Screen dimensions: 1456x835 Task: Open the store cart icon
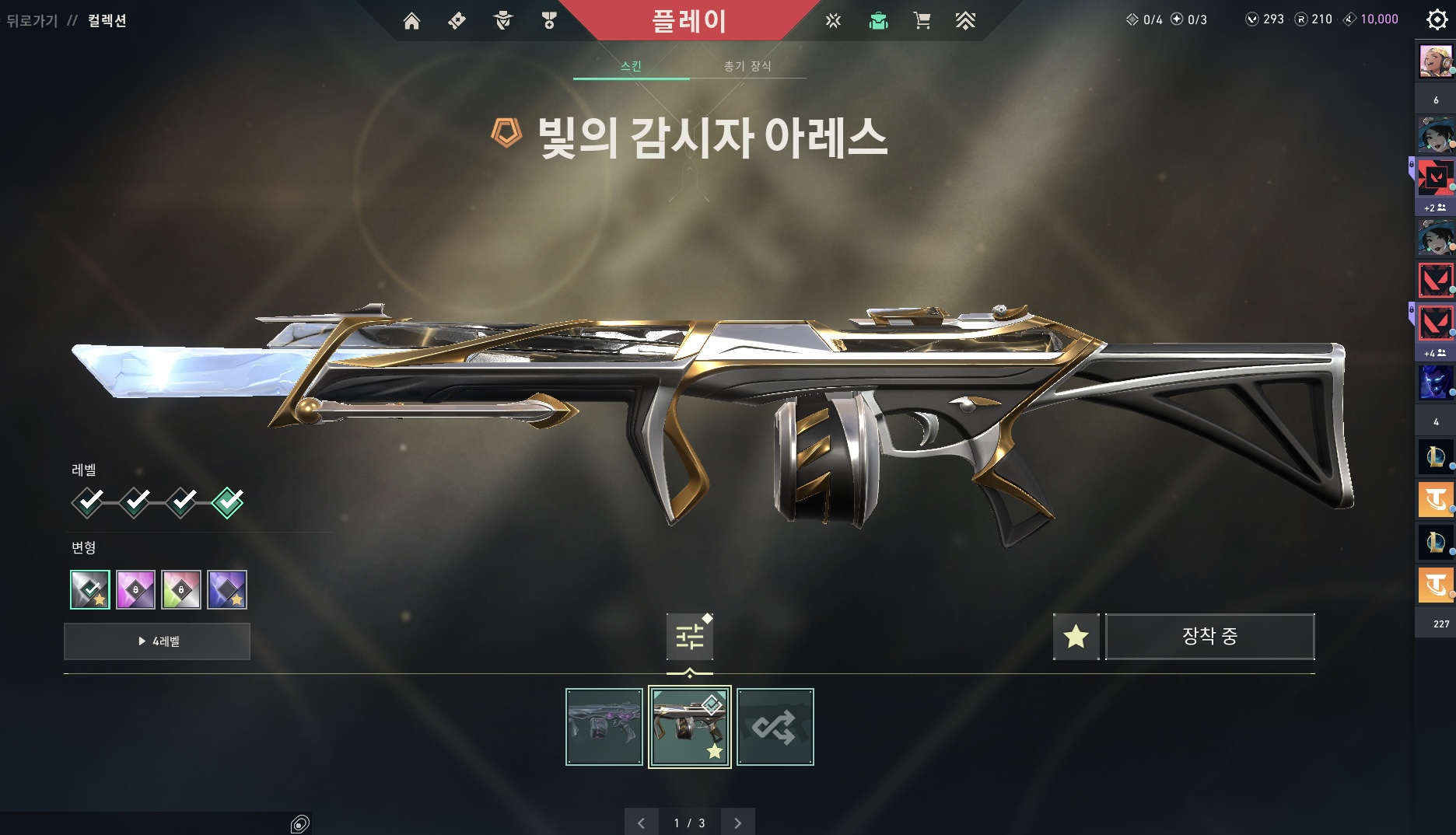922,21
